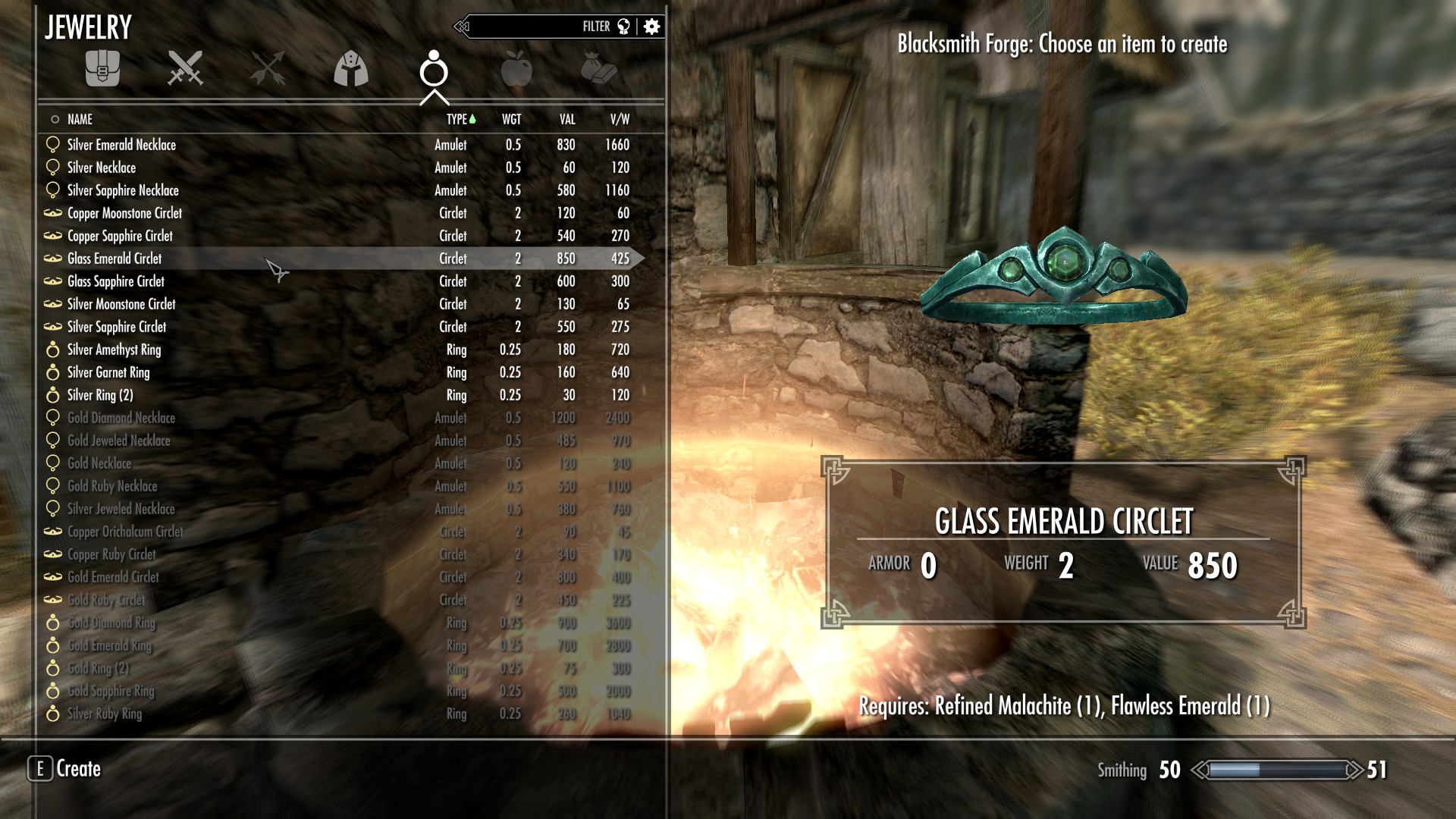Pick the Glass Sapphire Circlet entry
1456x819 pixels.
click(115, 281)
